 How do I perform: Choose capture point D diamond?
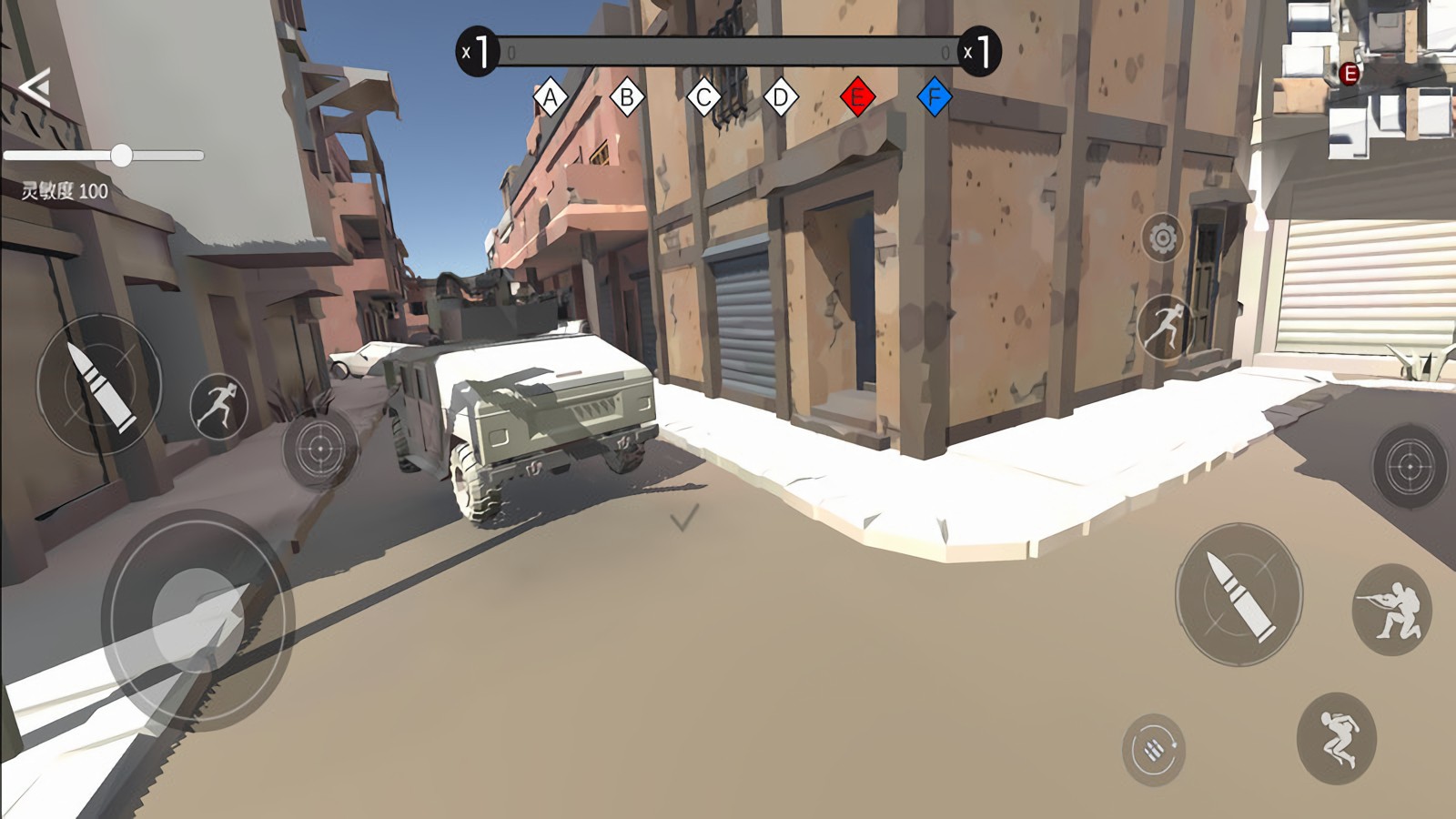pyautogui.click(x=781, y=96)
